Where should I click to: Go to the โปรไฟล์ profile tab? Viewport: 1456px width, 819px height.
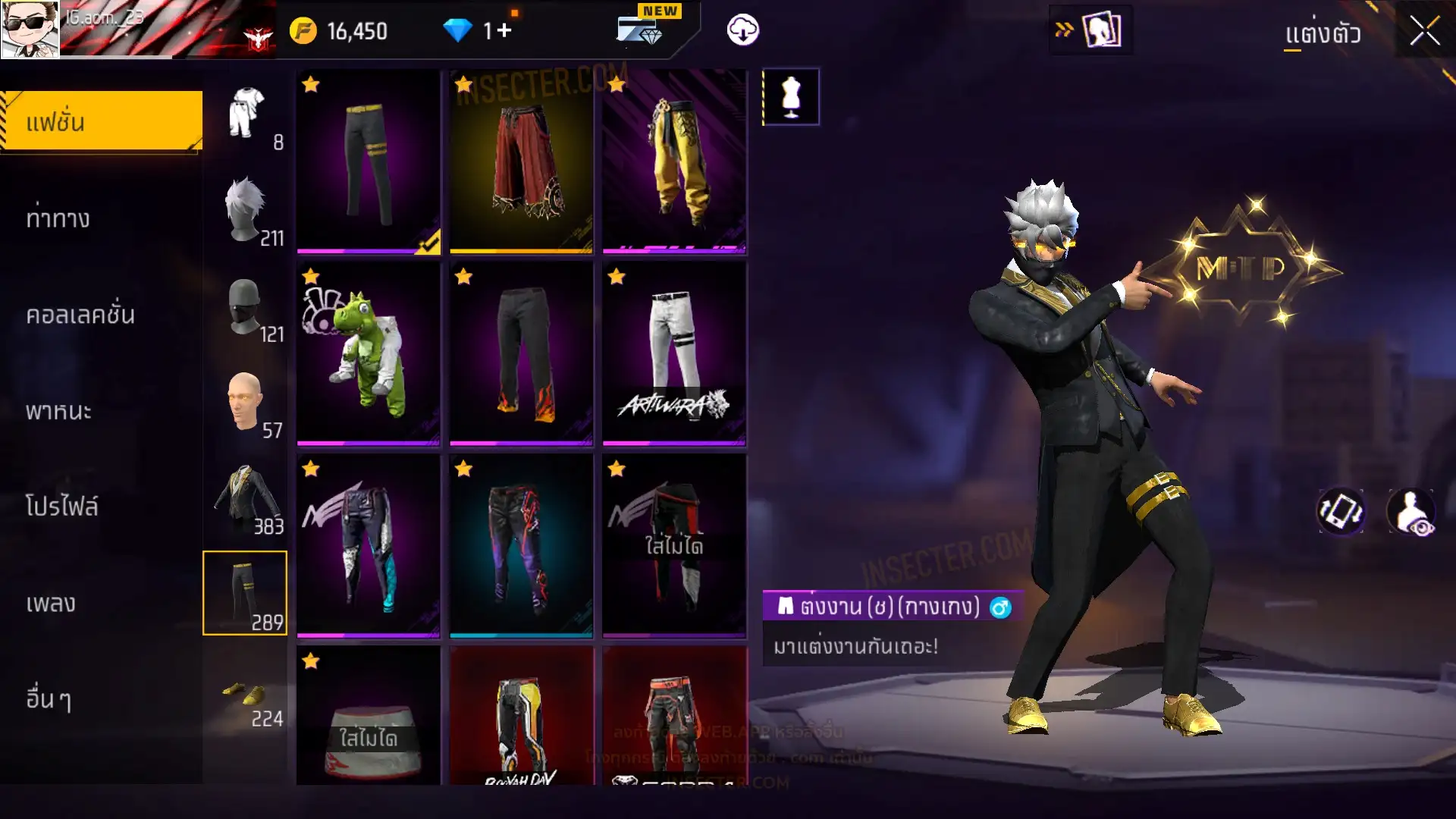(x=62, y=507)
